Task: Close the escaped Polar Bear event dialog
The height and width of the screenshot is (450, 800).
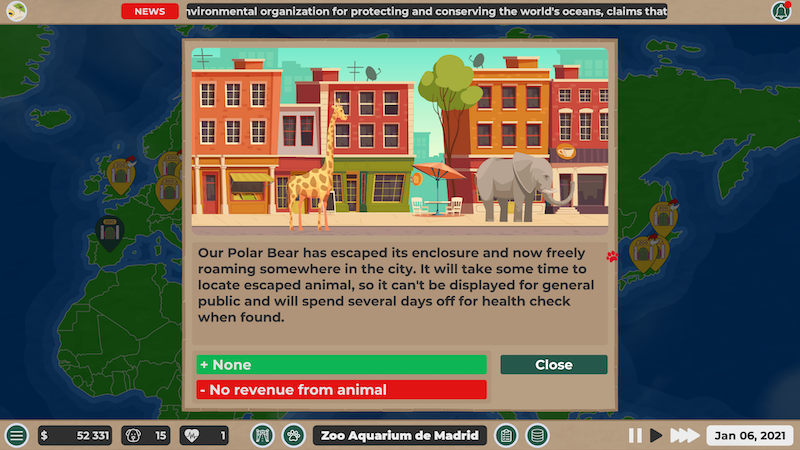Action: click(x=553, y=365)
